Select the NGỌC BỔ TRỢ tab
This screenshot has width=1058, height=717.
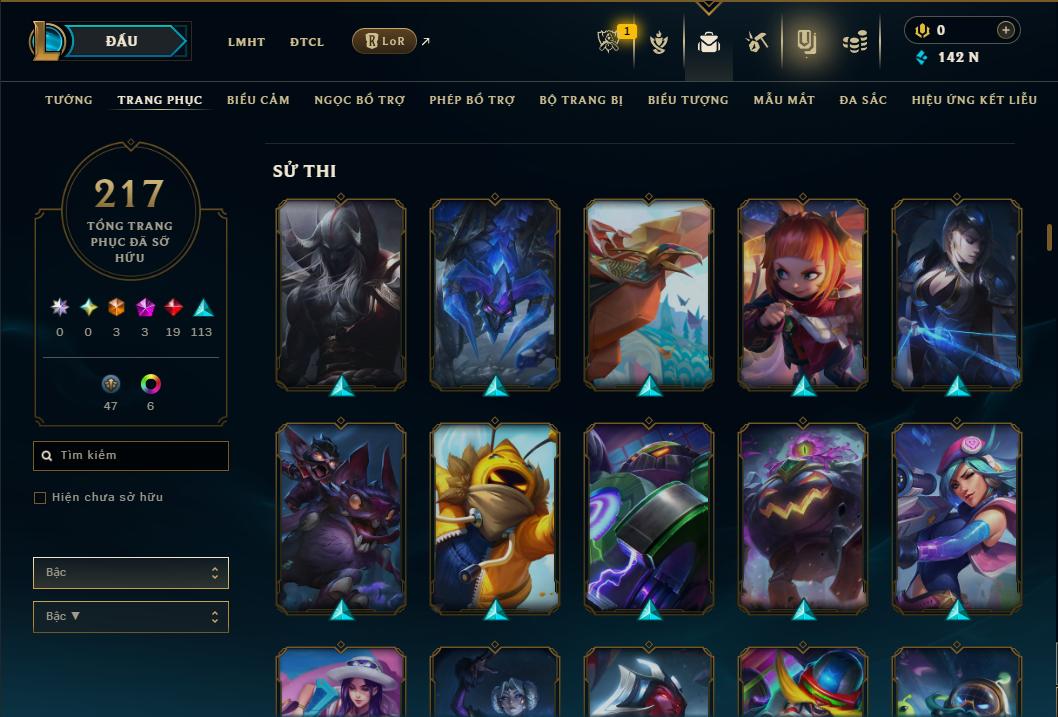click(359, 100)
